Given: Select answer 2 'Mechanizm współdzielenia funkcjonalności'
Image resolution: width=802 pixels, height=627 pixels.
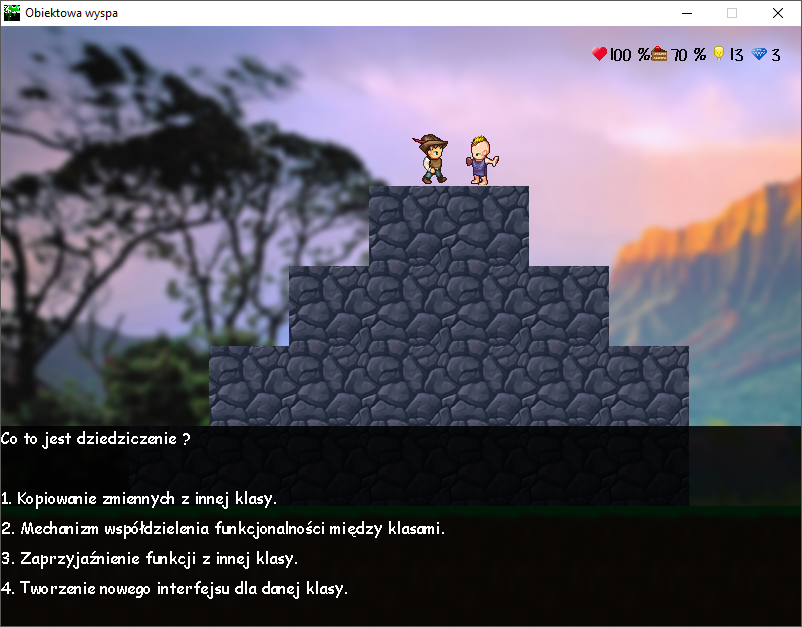Looking at the screenshot, I should (x=223, y=528).
